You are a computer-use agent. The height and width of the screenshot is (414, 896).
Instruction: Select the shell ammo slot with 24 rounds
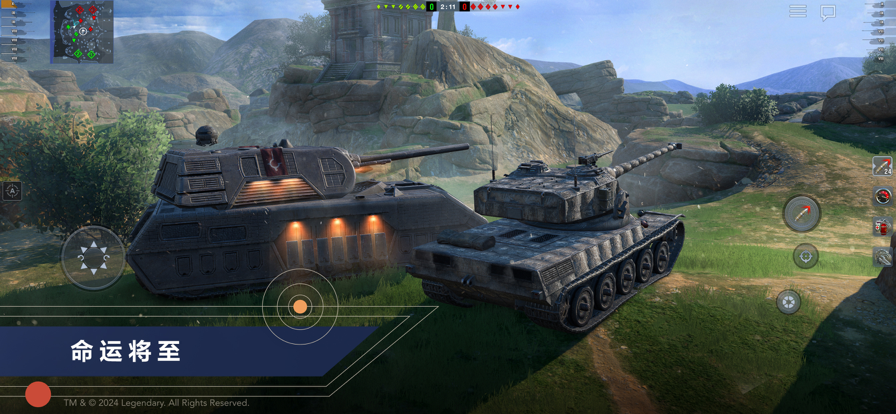[882, 166]
